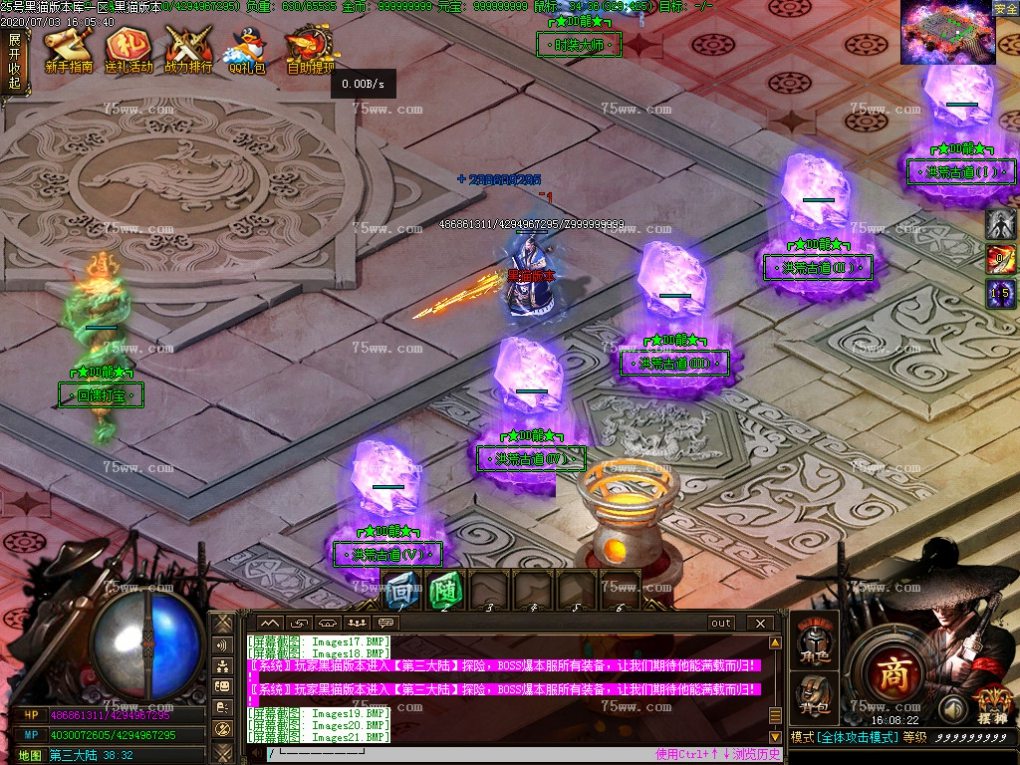
Task: Click the chat panel's out button
Action: coord(720,623)
